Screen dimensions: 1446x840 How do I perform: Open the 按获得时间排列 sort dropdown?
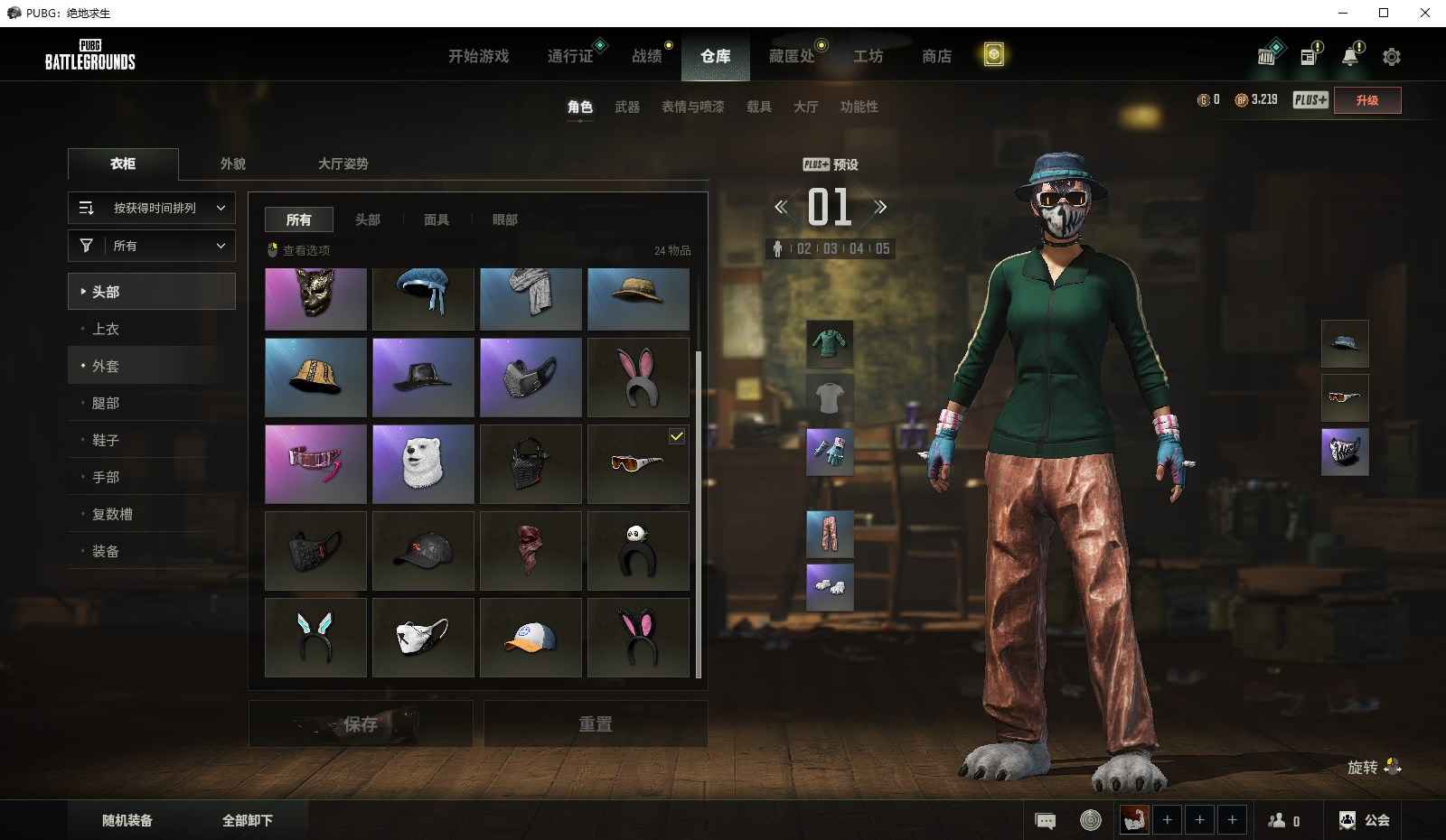pos(152,208)
